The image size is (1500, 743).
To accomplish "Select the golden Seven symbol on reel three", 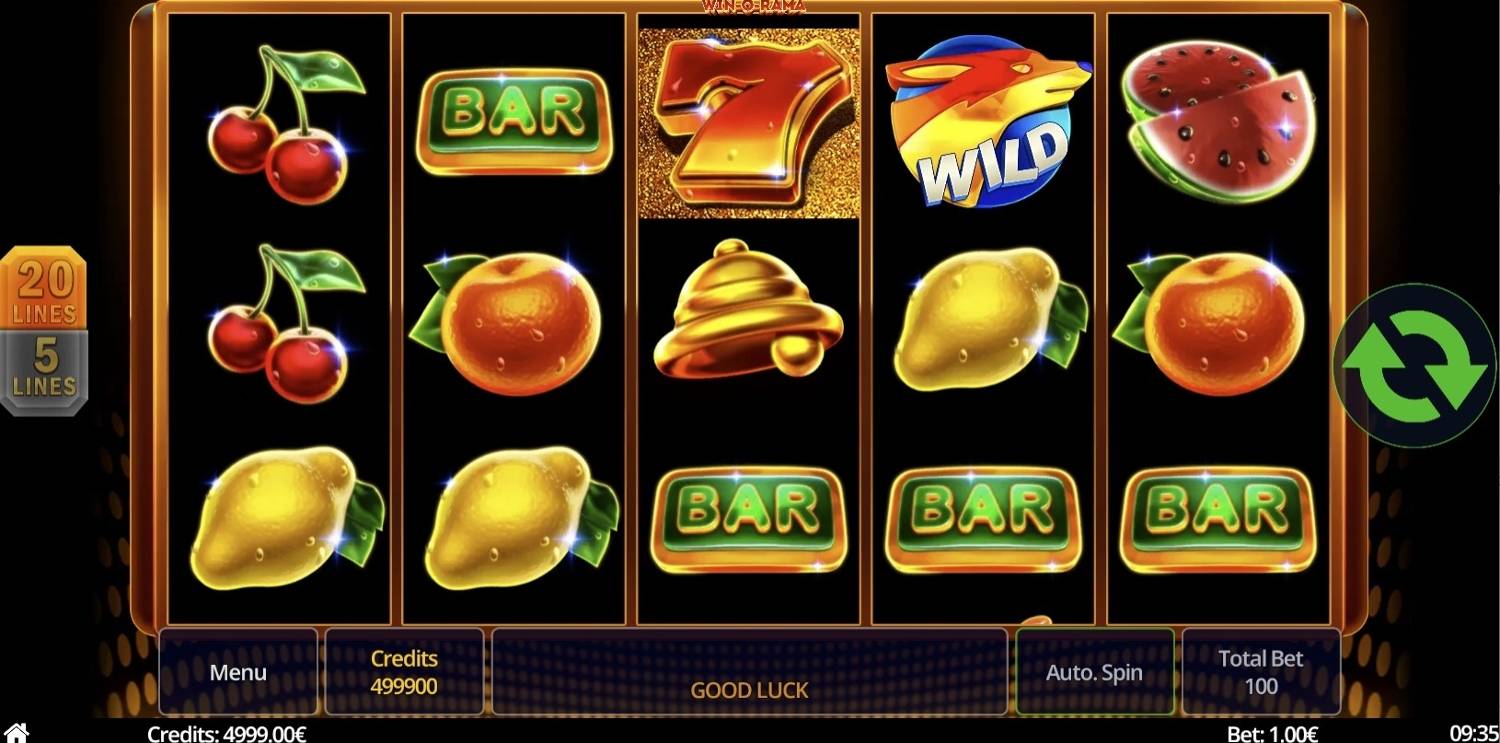I will [748, 118].
